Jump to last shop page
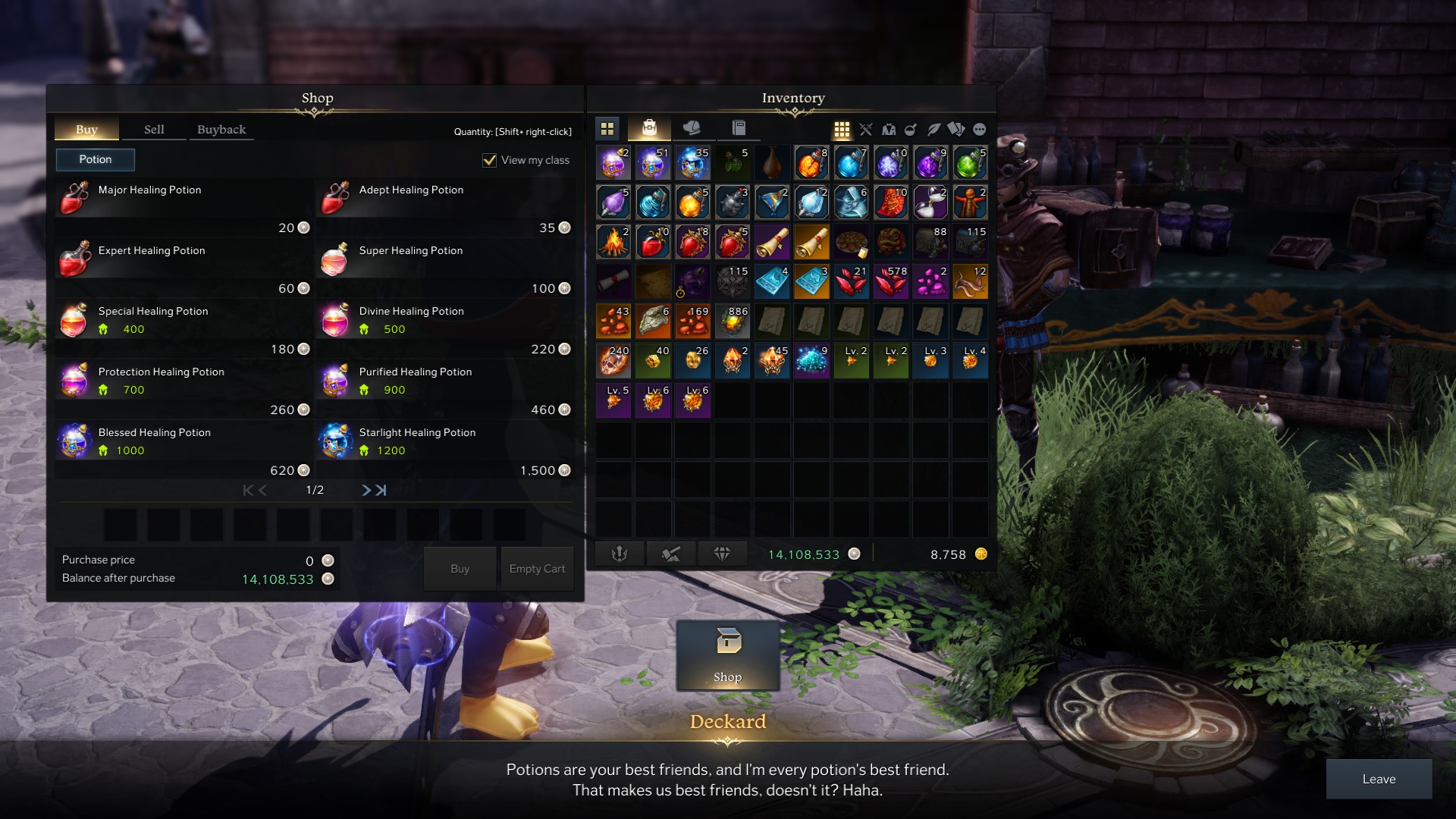1456x819 pixels. [x=379, y=491]
